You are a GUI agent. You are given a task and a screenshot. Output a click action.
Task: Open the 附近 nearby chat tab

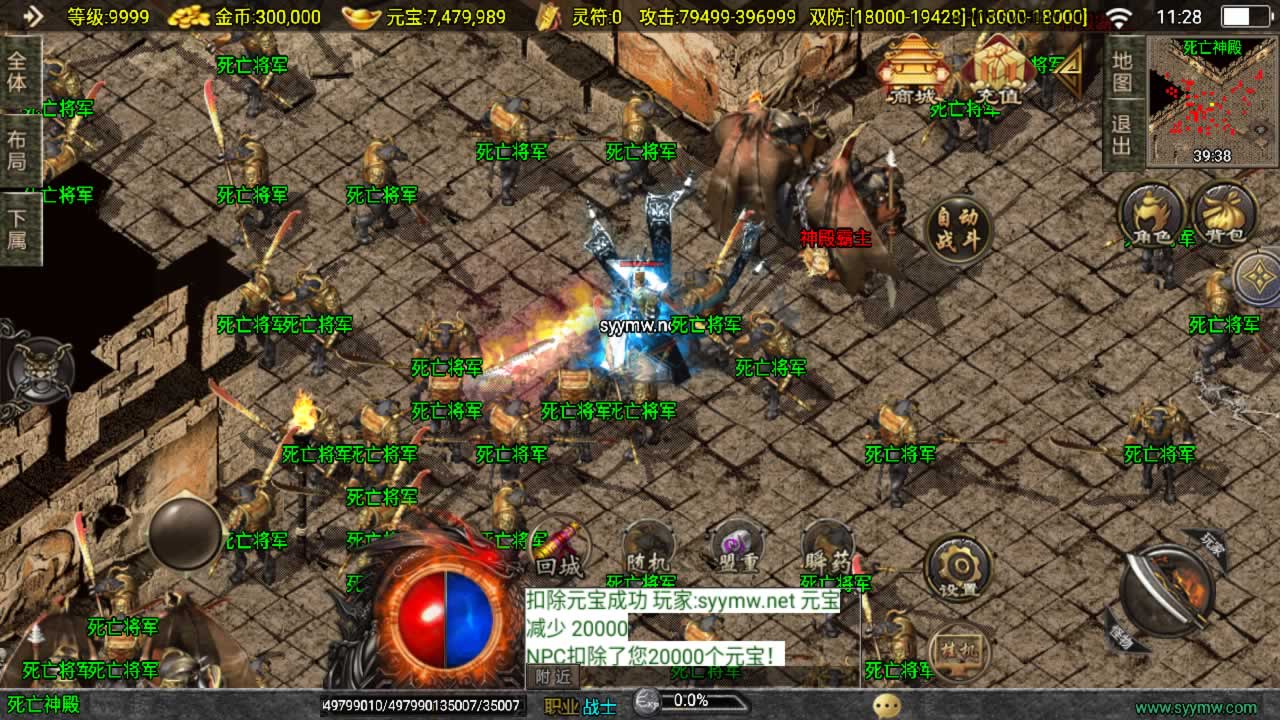(553, 677)
